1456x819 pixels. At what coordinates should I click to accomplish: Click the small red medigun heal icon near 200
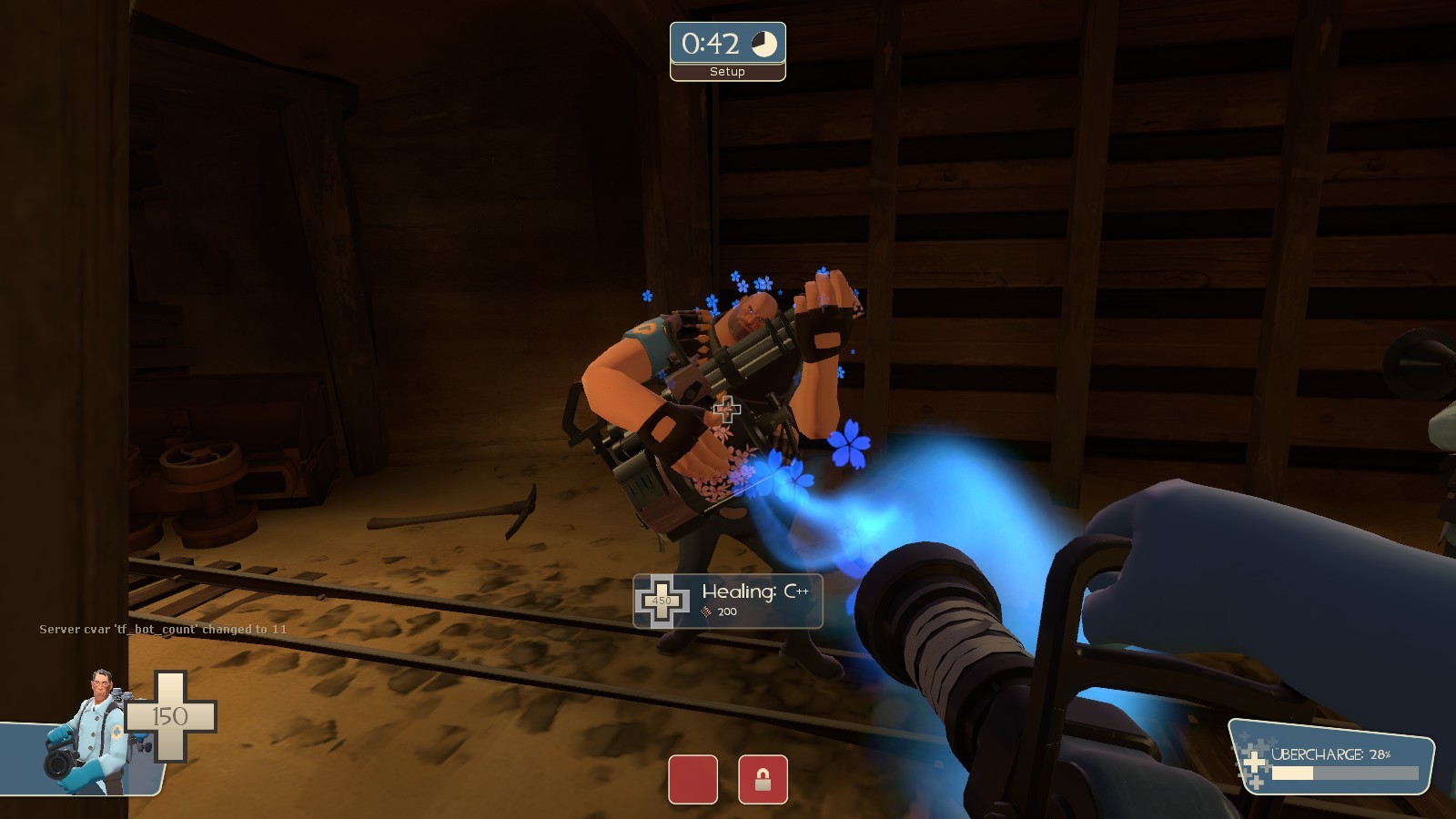pos(705,613)
